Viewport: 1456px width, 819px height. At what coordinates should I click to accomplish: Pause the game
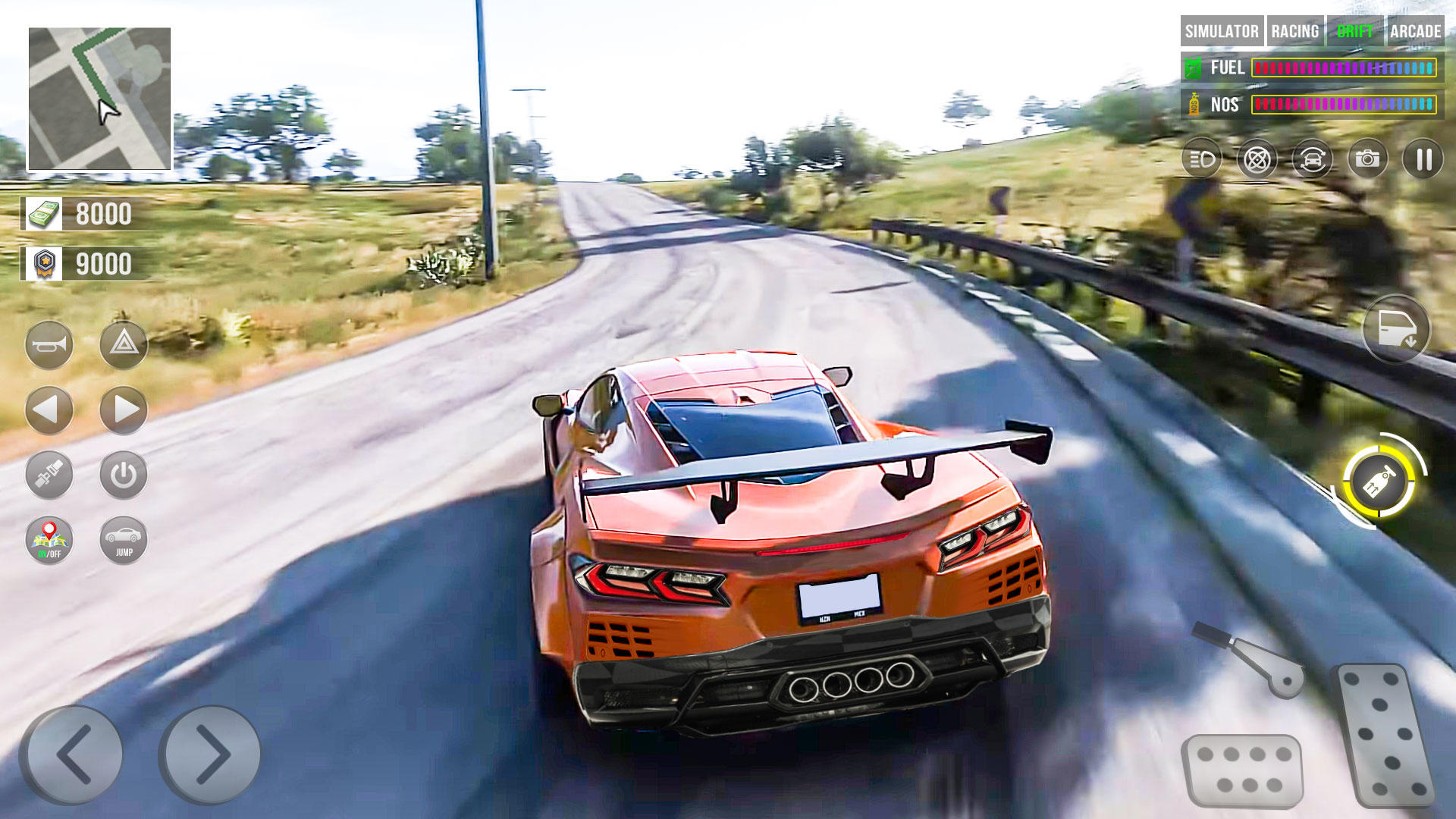tap(1424, 160)
